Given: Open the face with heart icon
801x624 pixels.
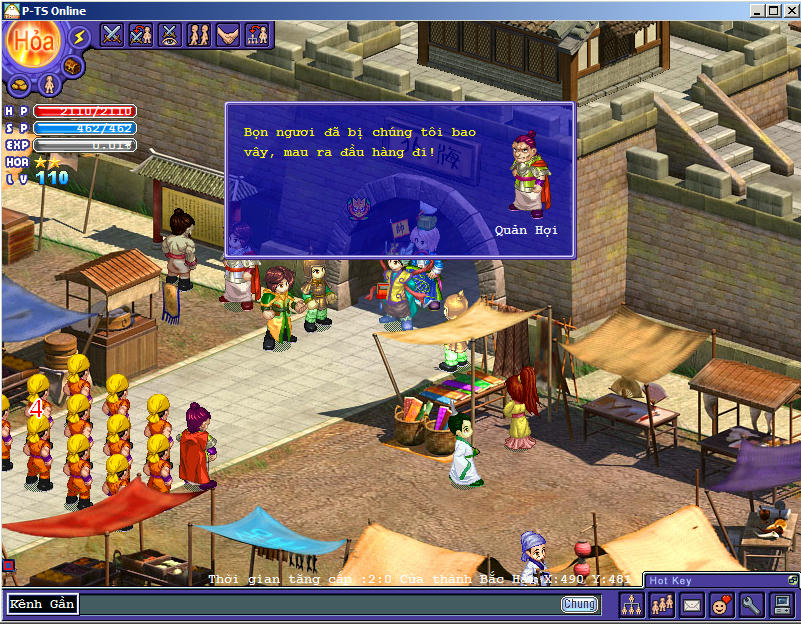Looking at the screenshot, I should point(721,604).
